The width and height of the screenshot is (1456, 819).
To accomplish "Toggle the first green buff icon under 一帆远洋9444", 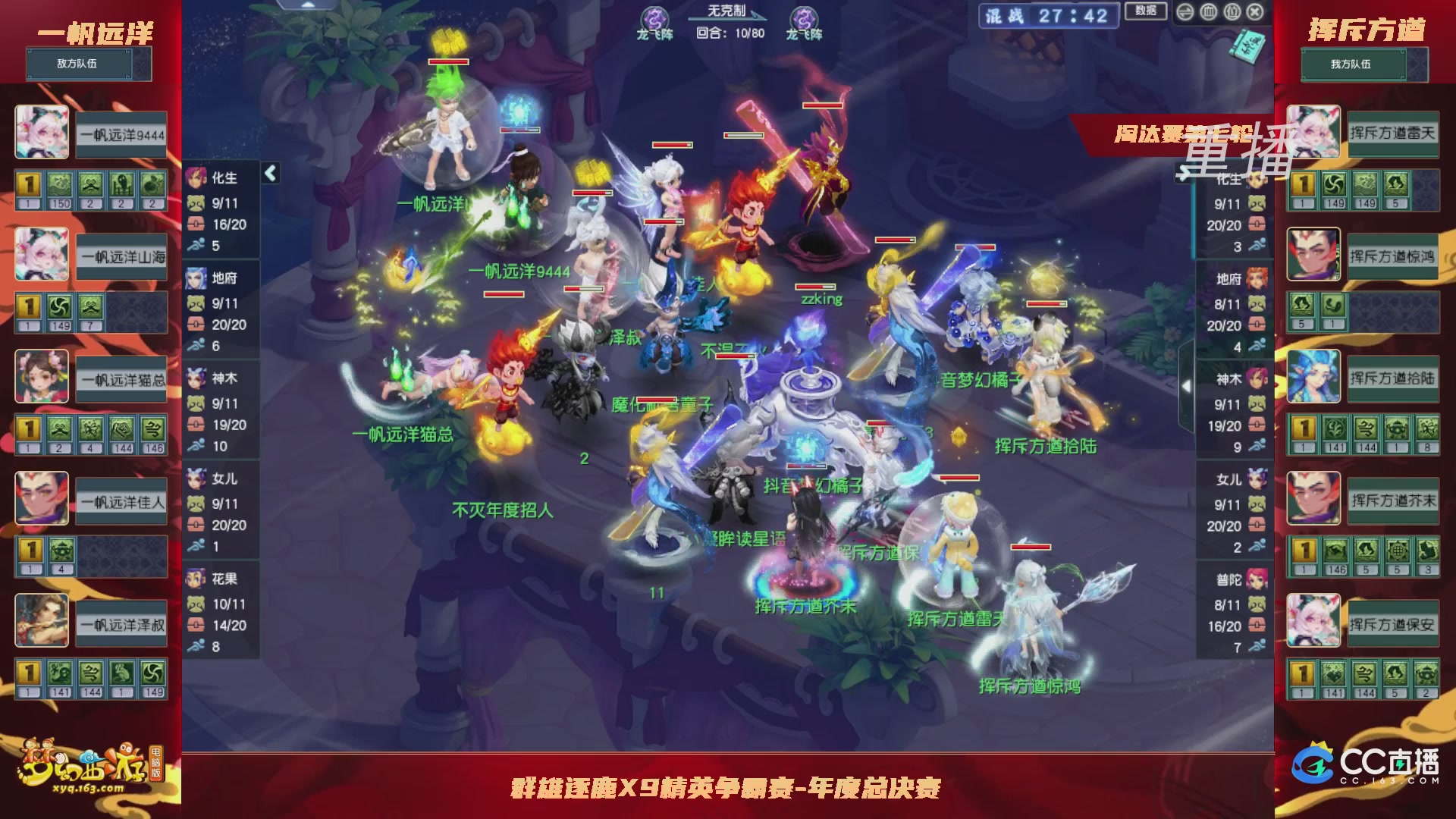I will tap(59, 184).
